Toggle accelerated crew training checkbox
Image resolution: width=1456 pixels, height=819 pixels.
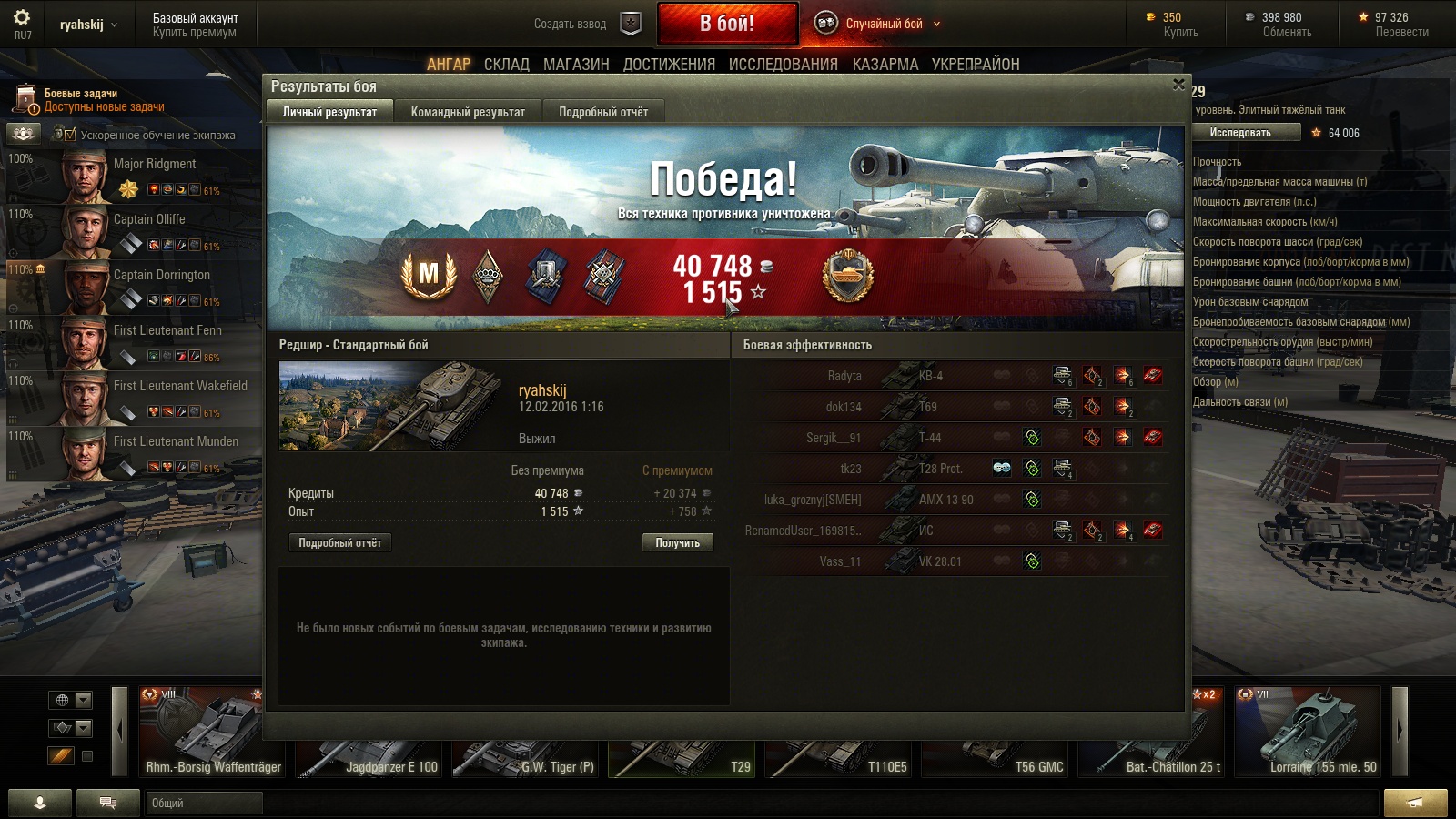[x=70, y=135]
